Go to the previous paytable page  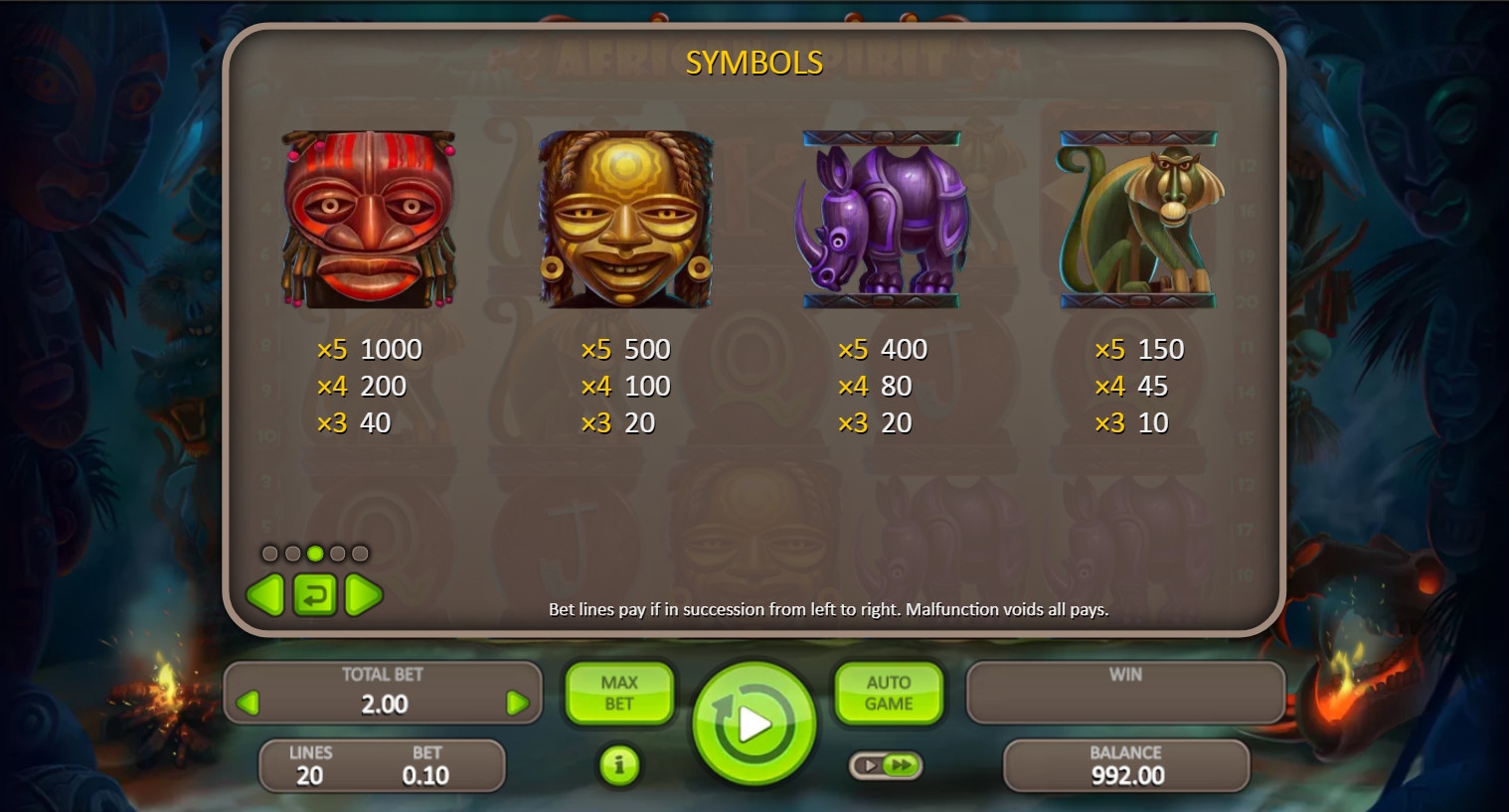tap(265, 595)
